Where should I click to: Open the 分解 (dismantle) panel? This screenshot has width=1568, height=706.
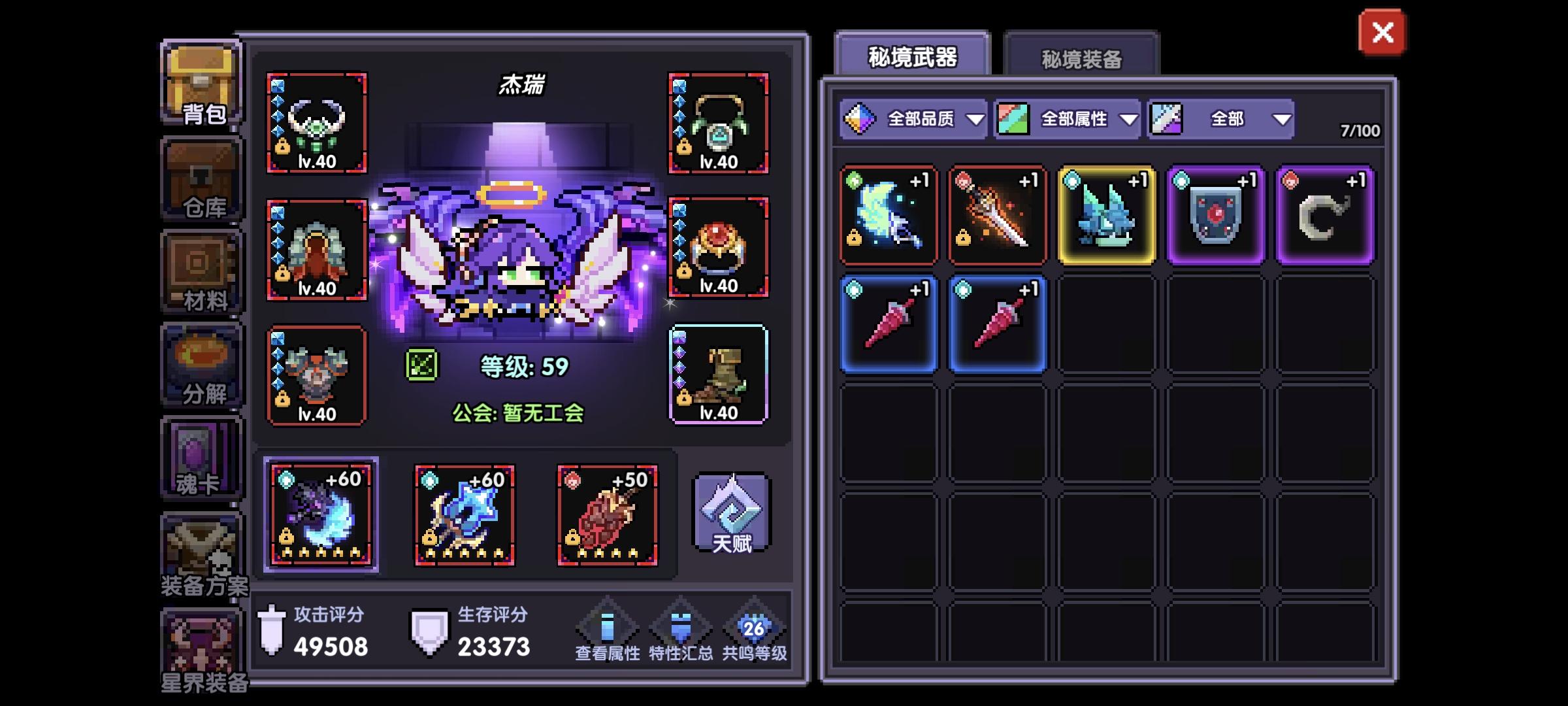point(201,363)
